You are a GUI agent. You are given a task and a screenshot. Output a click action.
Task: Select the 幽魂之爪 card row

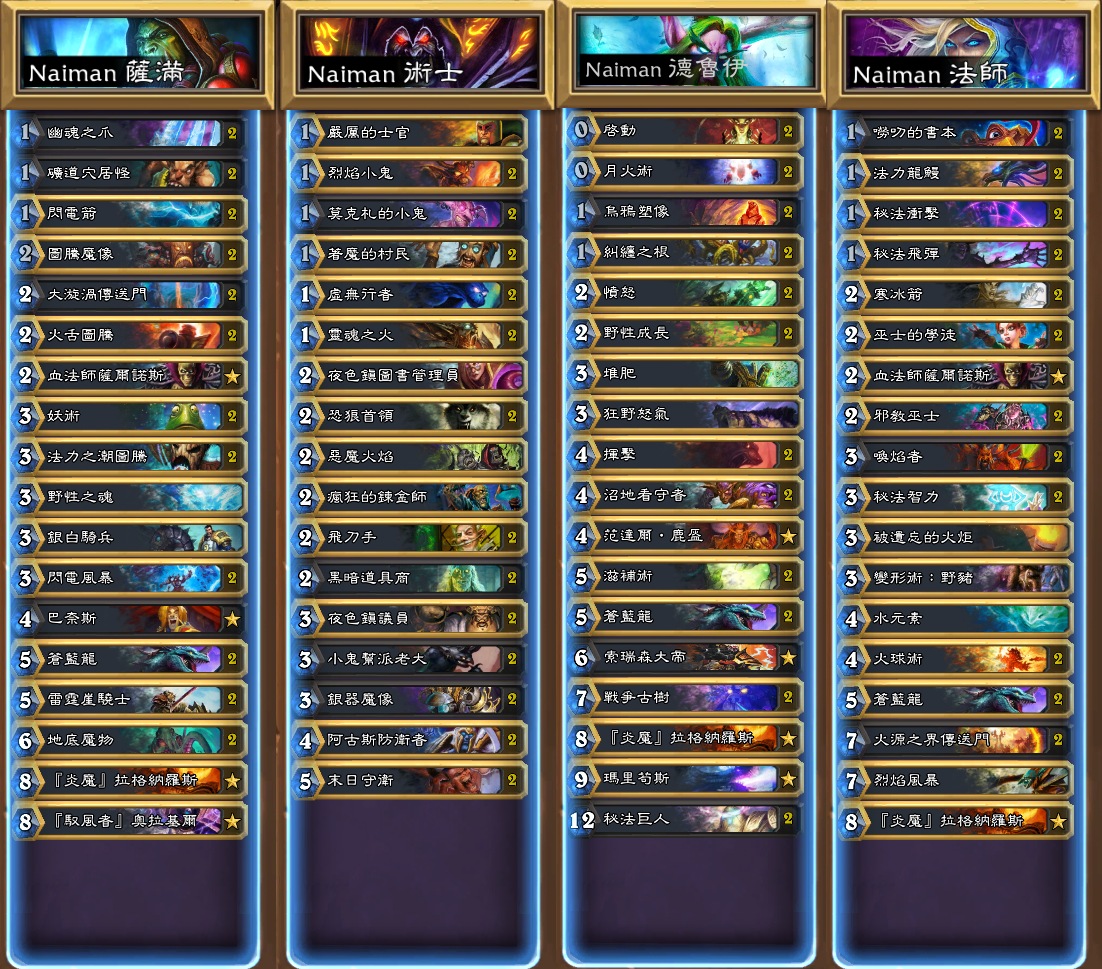point(130,132)
